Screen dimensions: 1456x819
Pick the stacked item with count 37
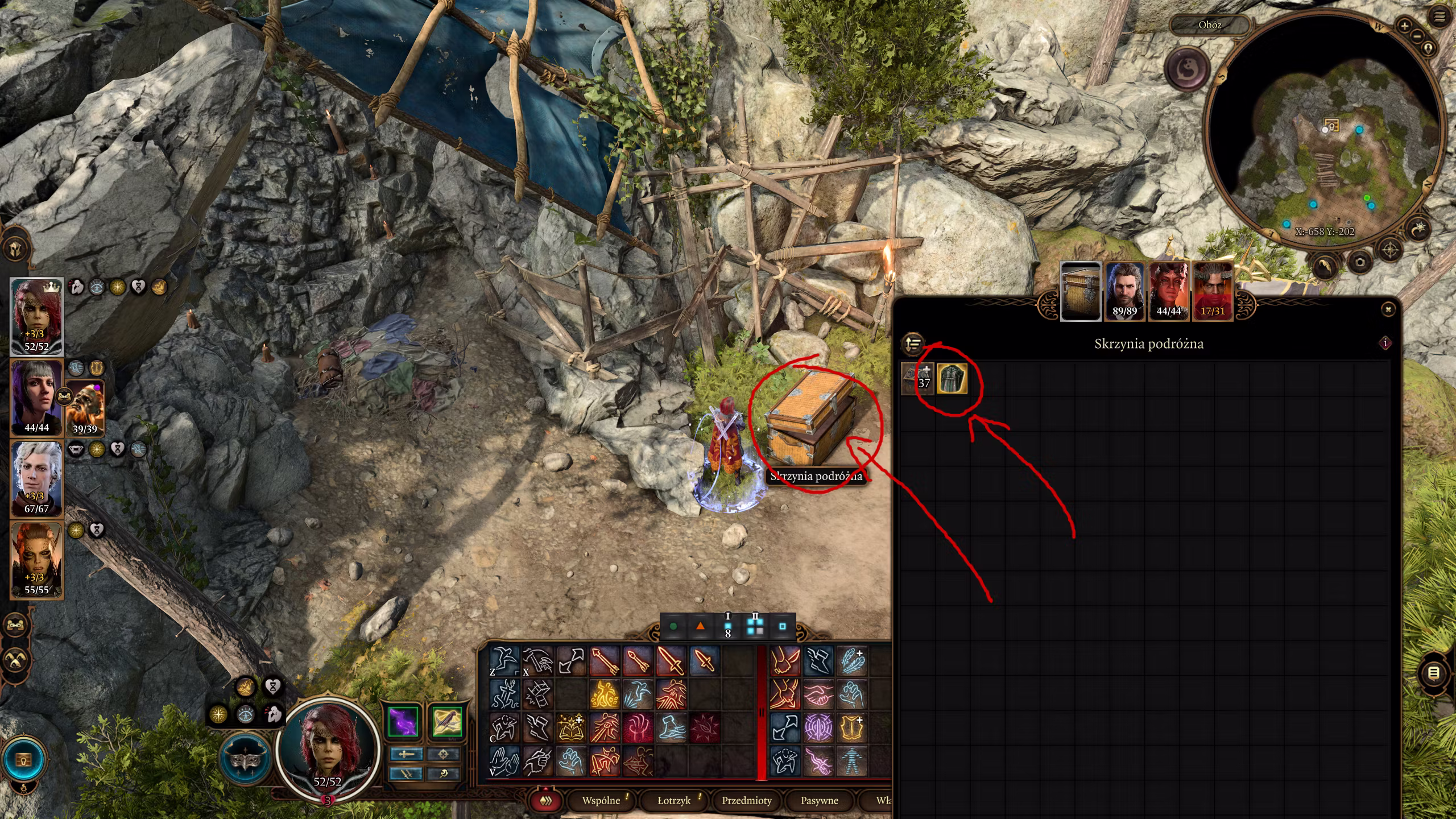pyautogui.click(x=917, y=379)
